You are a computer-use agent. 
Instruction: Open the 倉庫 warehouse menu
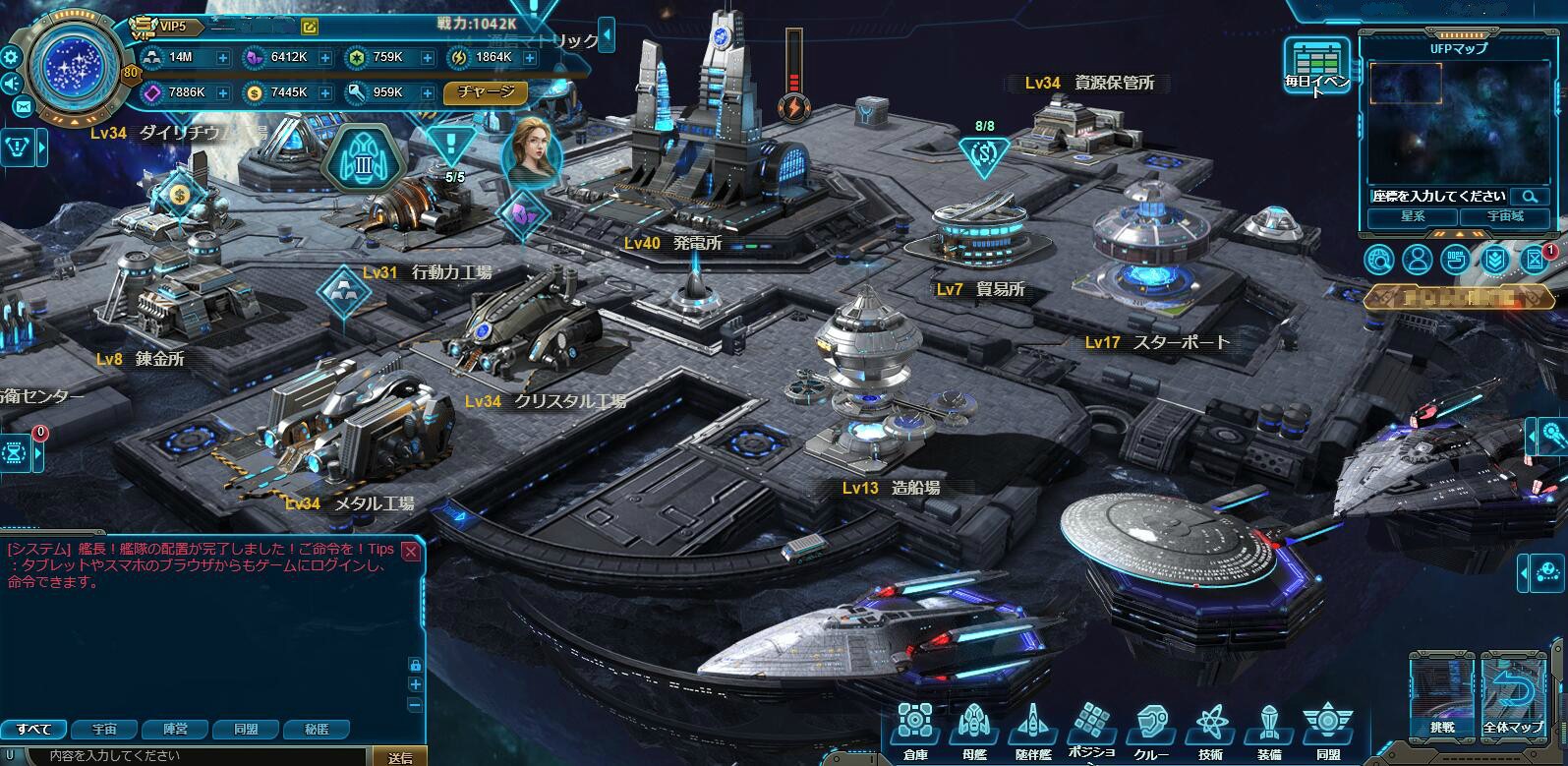coord(914,729)
